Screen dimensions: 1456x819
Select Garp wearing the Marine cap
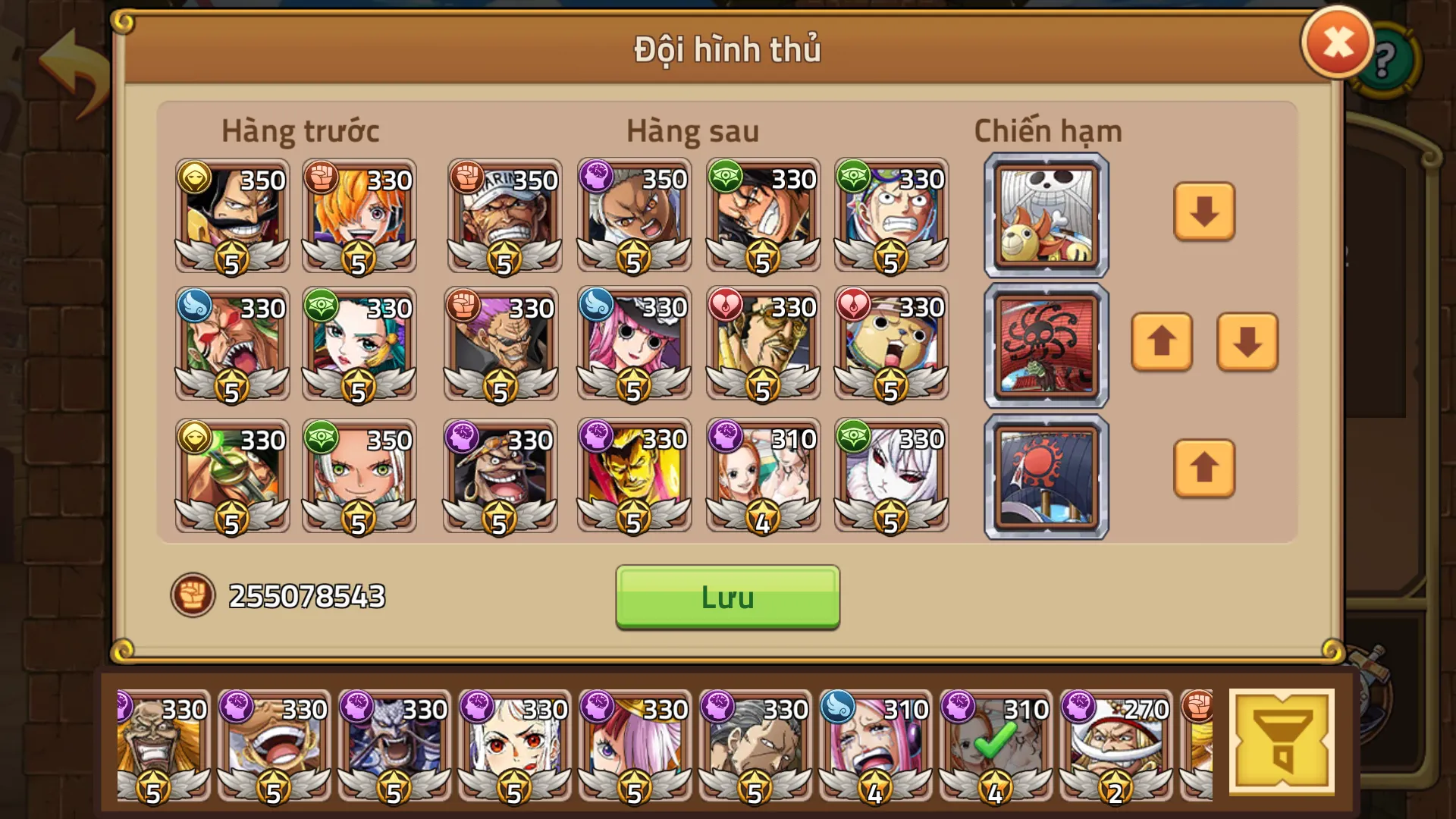pyautogui.click(x=503, y=216)
